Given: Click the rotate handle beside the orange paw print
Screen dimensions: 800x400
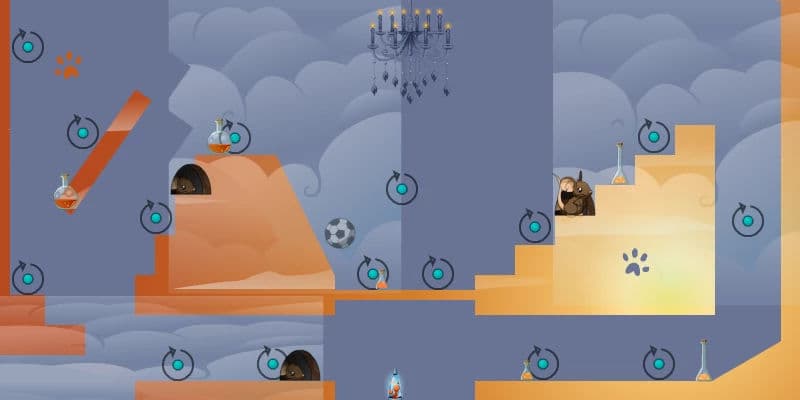Looking at the screenshot, I should pos(28,46).
